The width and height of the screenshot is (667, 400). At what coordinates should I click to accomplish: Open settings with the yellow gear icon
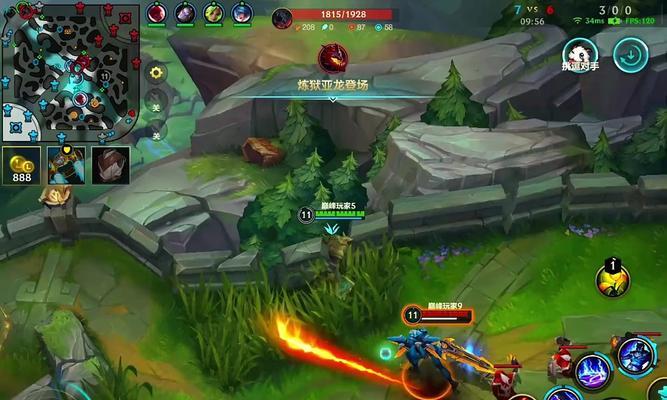tap(155, 72)
